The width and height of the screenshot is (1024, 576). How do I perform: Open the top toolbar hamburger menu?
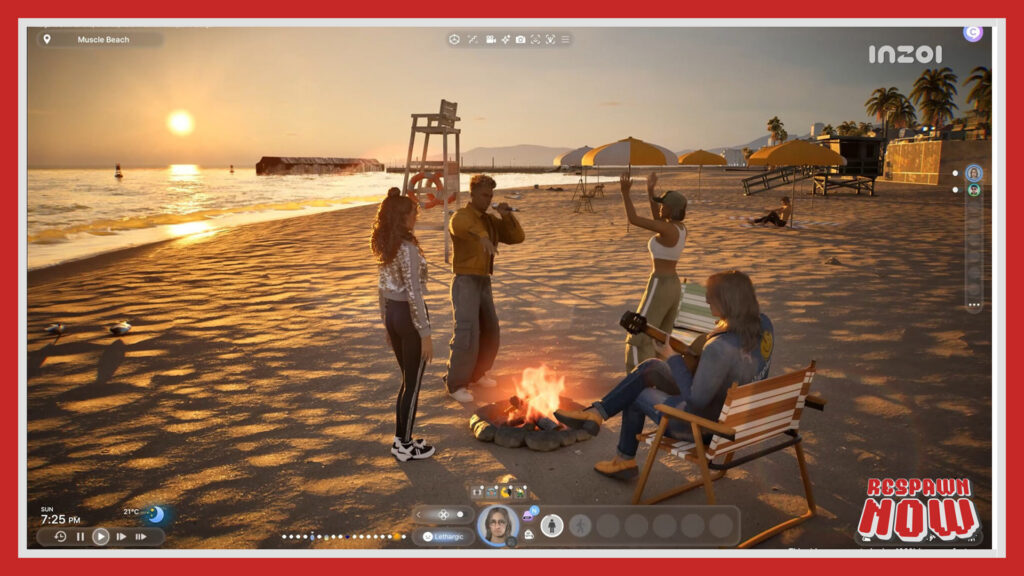(565, 39)
